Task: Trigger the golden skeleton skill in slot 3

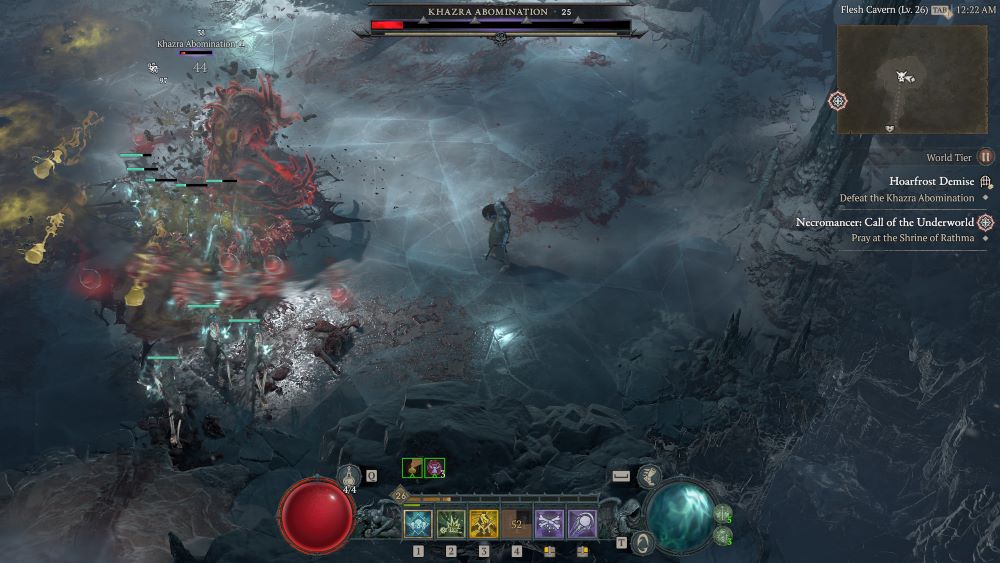Action: (484, 523)
